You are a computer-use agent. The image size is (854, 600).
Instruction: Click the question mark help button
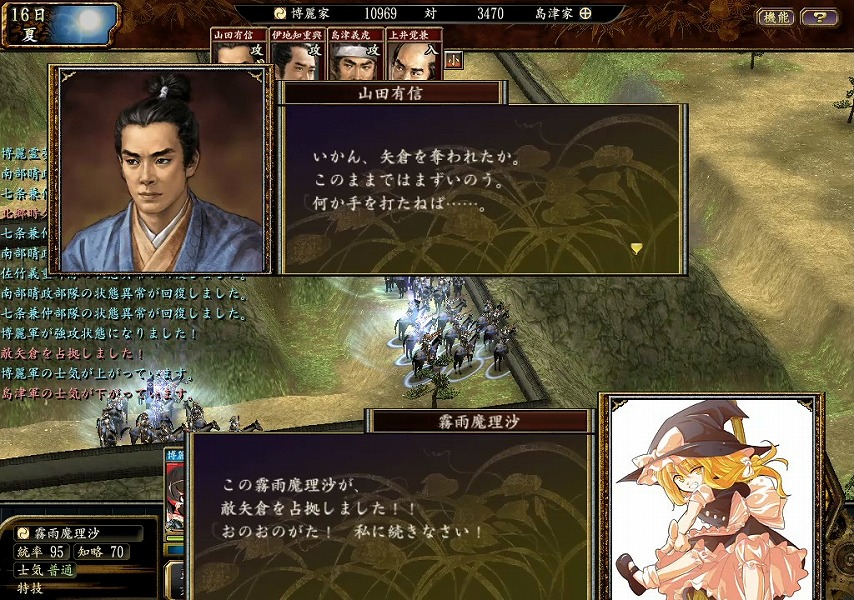(819, 17)
